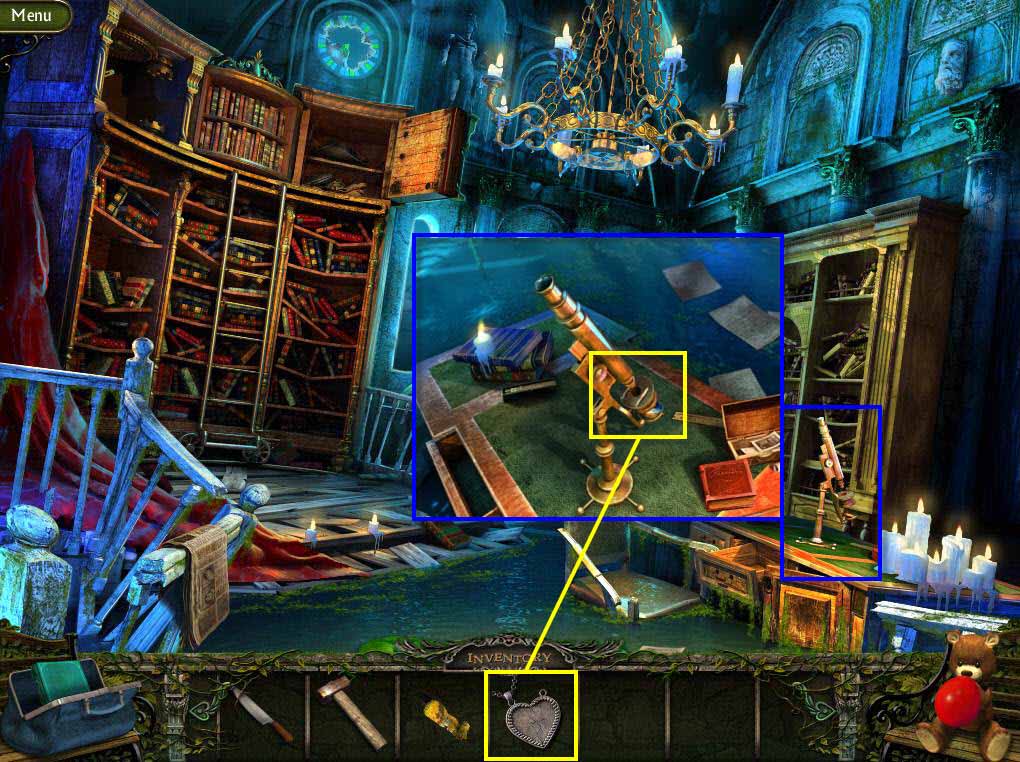Click the teddy bear hint icon
Viewport: 1020px width, 762px height.
click(x=963, y=693)
